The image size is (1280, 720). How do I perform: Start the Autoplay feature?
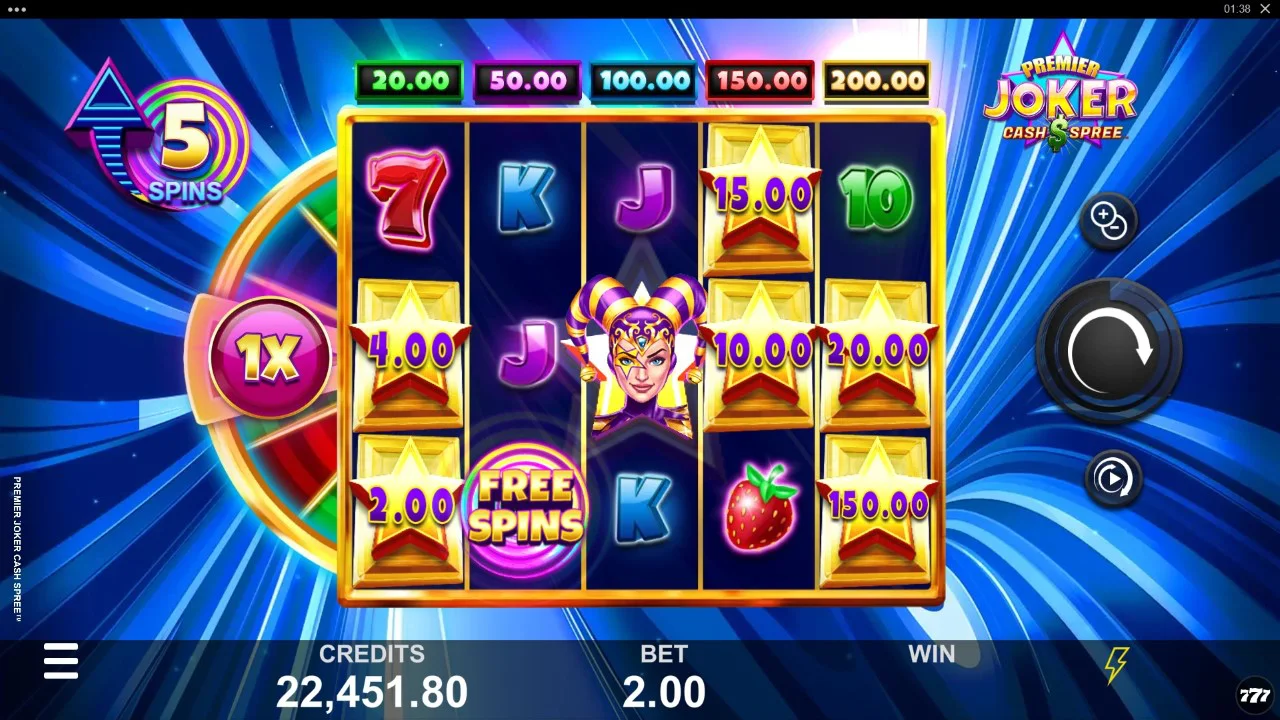pyautogui.click(x=1113, y=478)
